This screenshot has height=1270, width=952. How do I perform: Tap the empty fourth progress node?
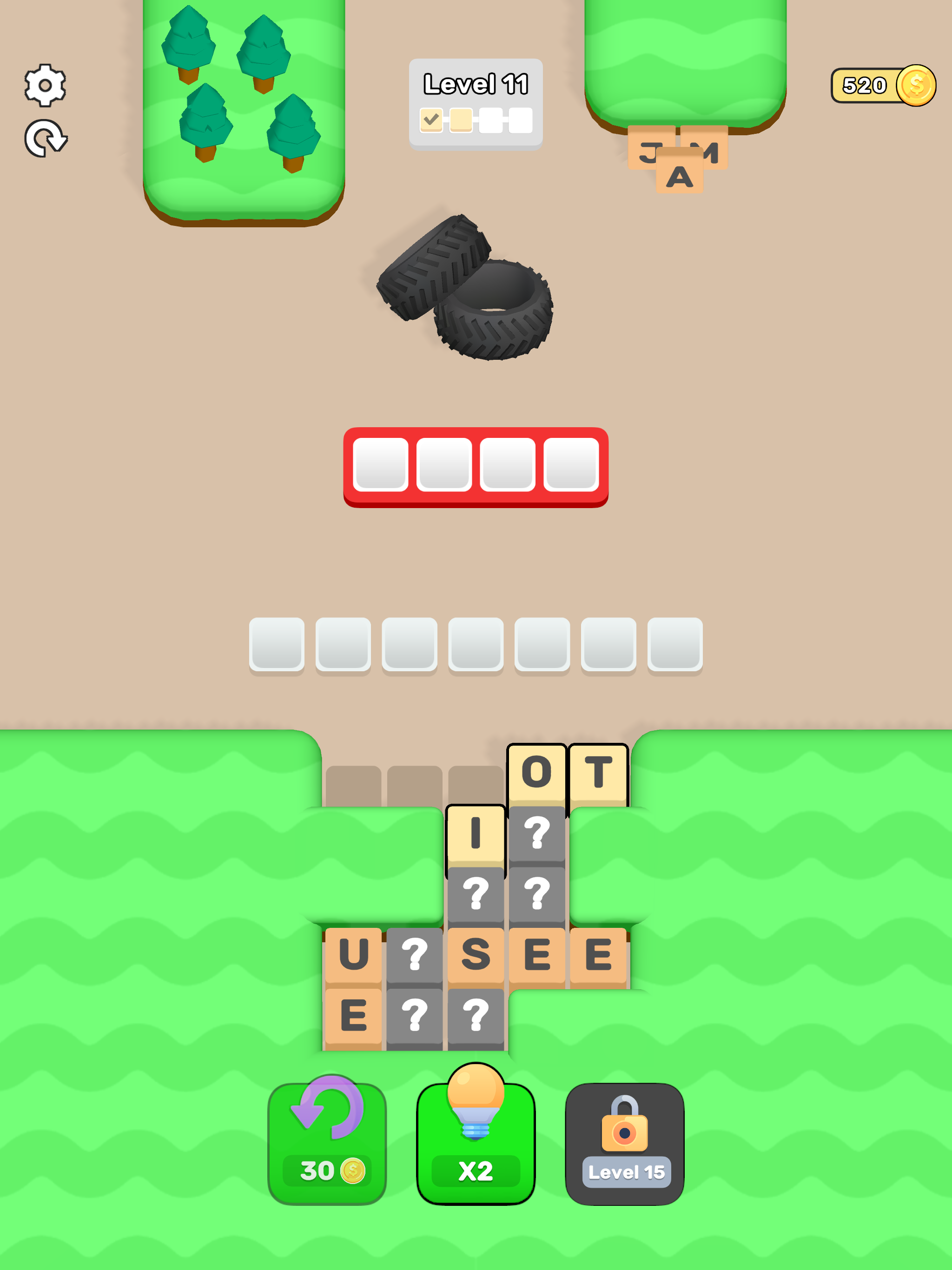(522, 119)
